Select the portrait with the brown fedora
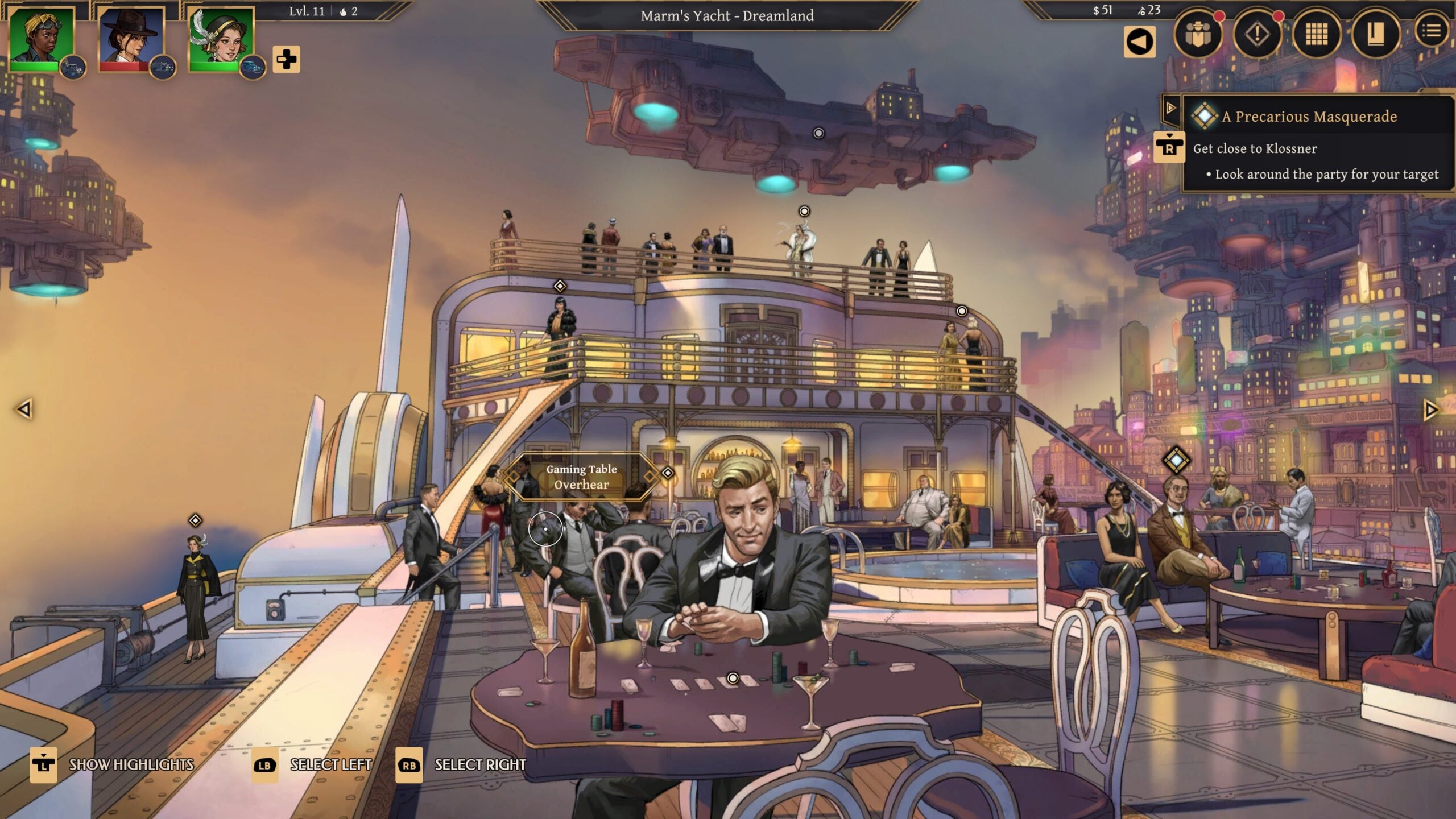Image resolution: width=1456 pixels, height=819 pixels. pos(131,39)
